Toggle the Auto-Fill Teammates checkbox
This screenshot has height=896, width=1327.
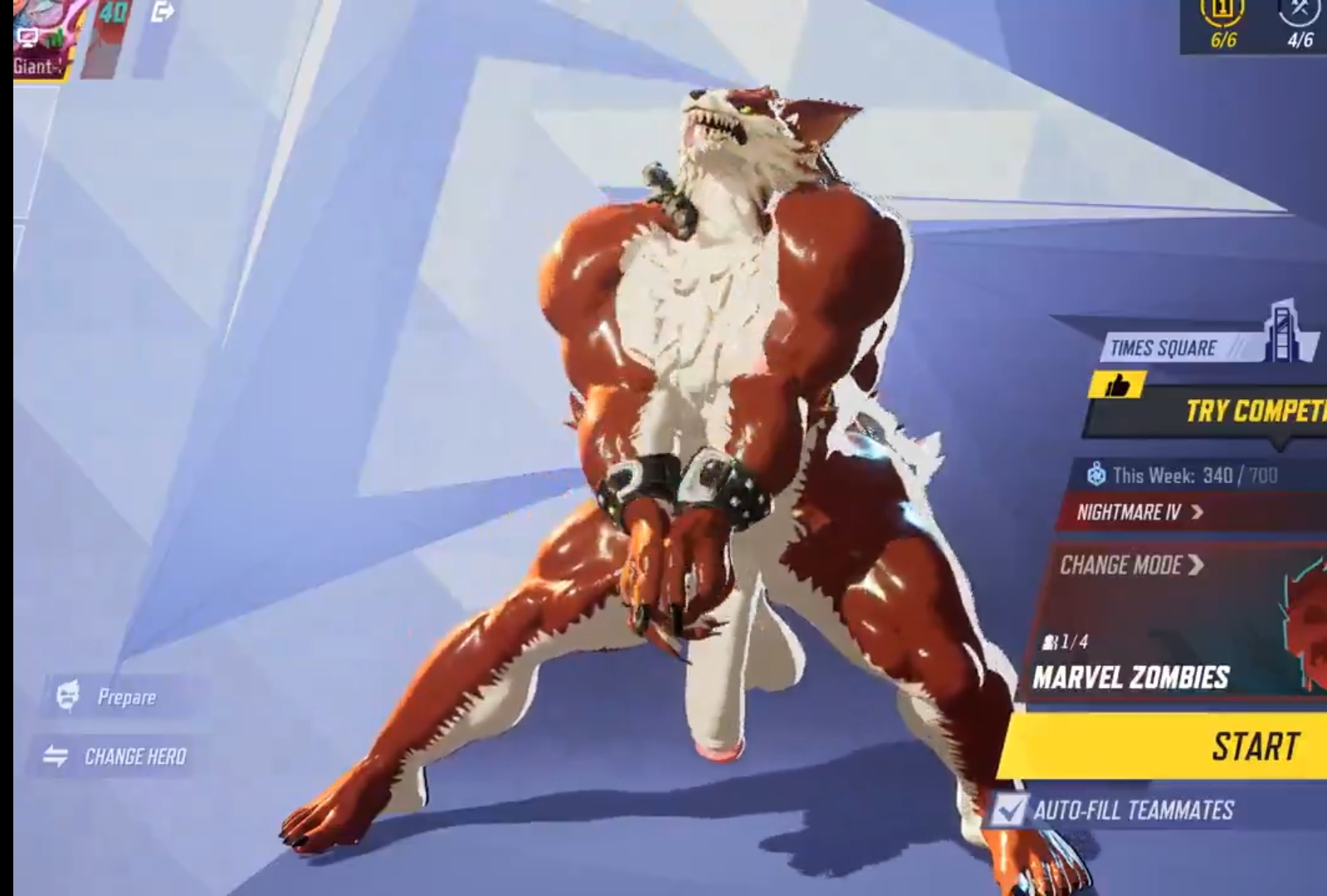point(1009,810)
